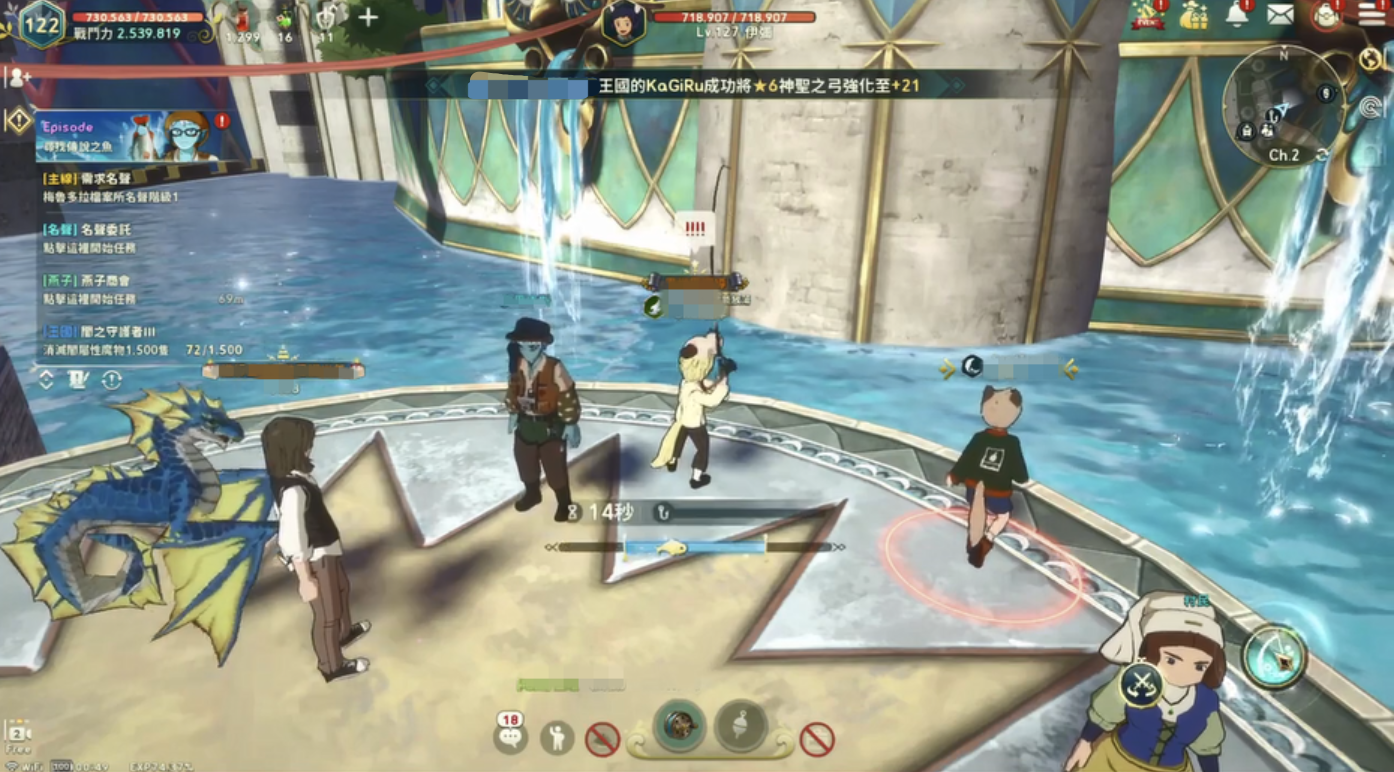Screen dimensions: 1394x772
Task: Switch the Ch.2 channel via refresh icon
Action: (x=1322, y=155)
